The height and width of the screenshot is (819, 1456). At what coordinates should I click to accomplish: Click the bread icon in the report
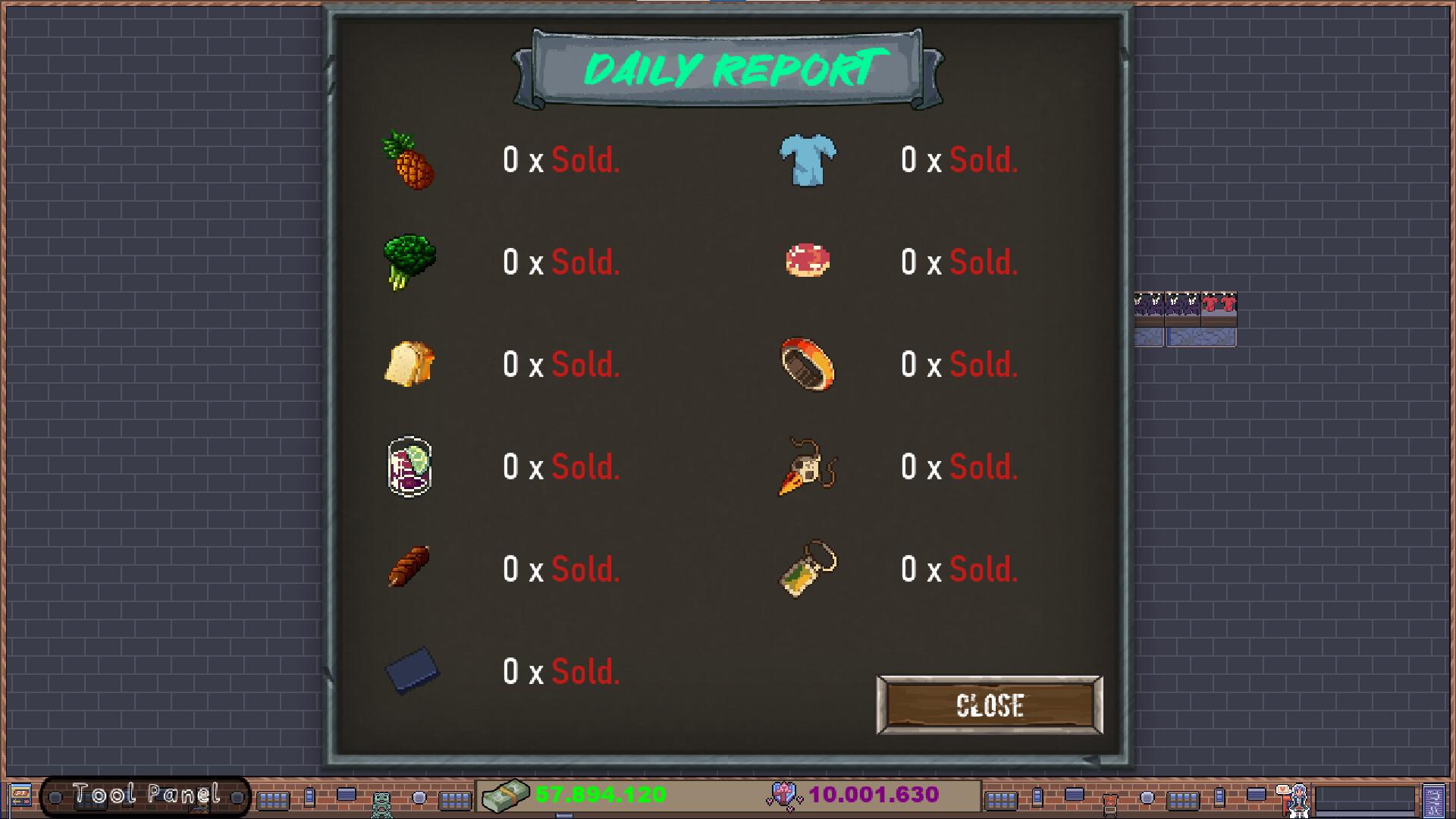click(409, 364)
